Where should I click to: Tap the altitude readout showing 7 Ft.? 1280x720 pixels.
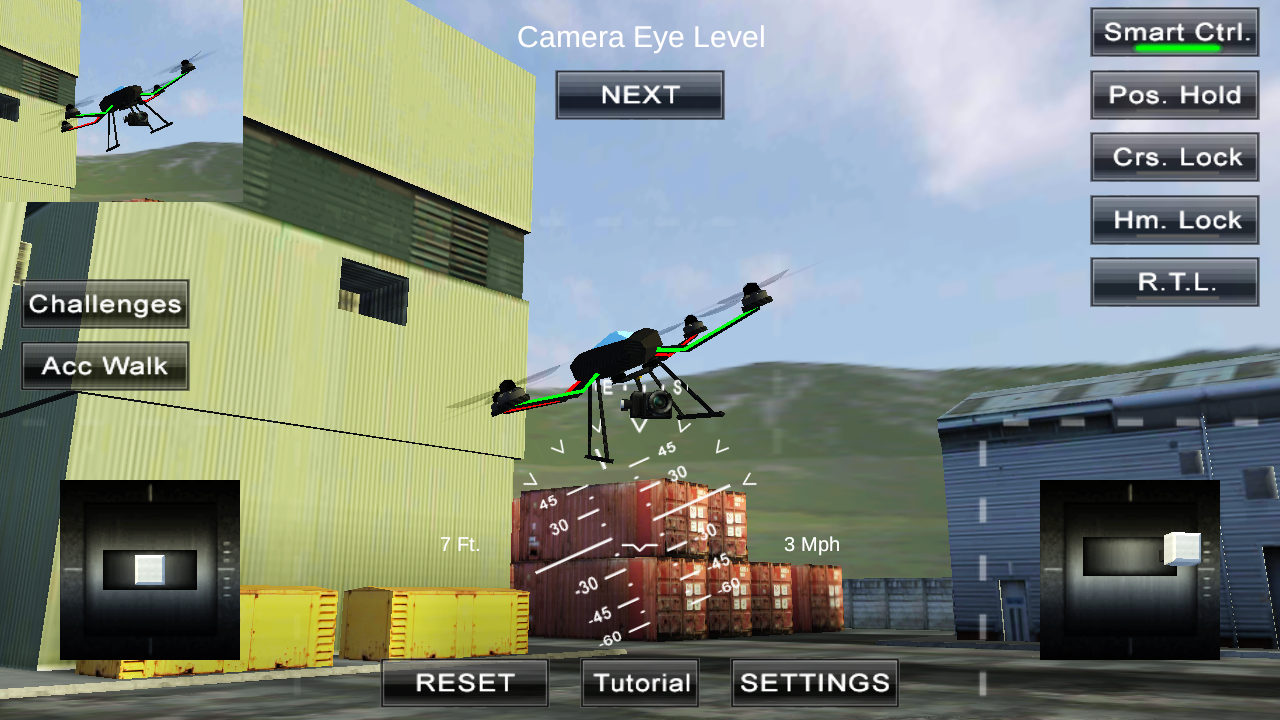[458, 545]
